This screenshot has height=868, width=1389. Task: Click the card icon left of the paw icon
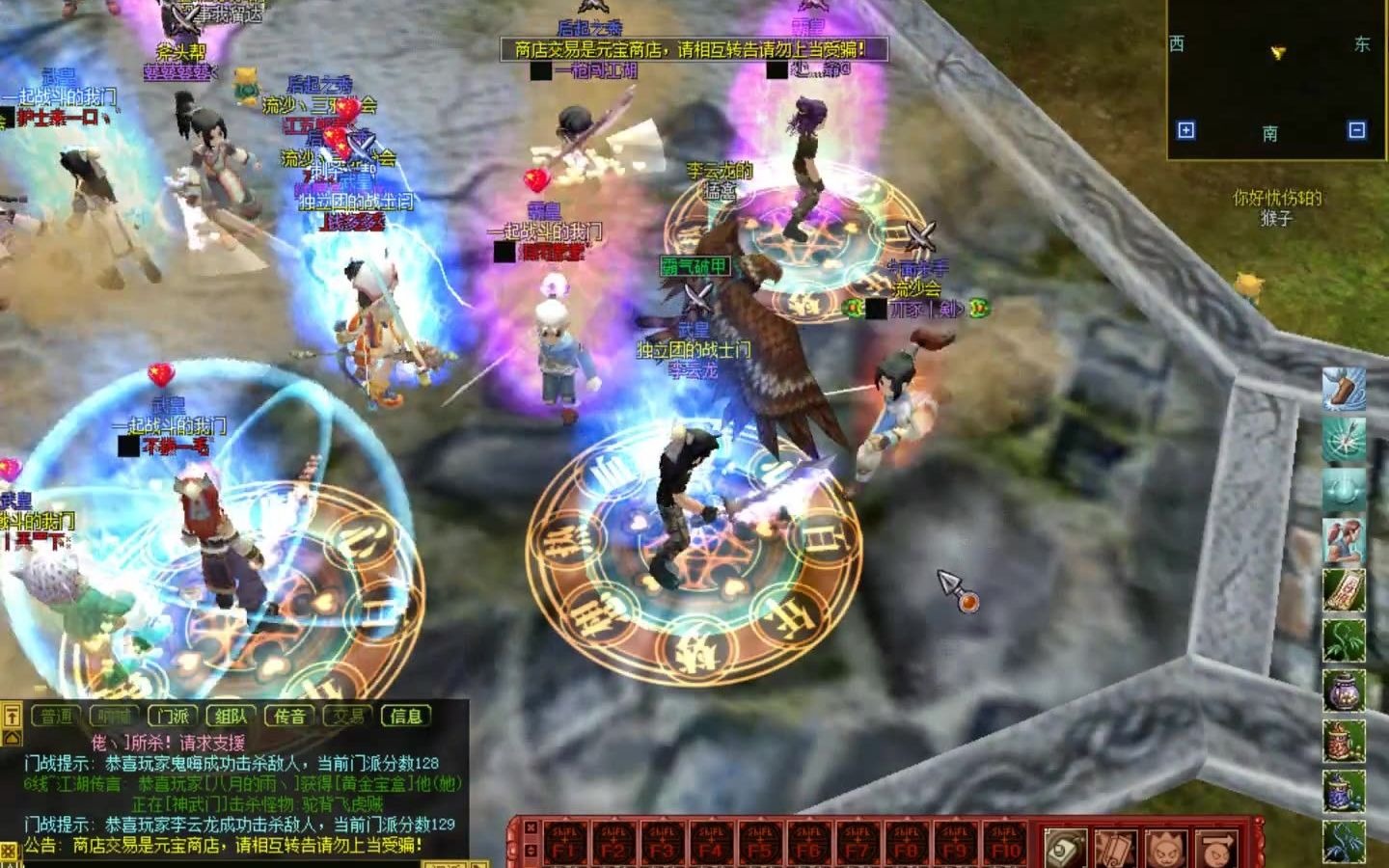pos(1116,849)
